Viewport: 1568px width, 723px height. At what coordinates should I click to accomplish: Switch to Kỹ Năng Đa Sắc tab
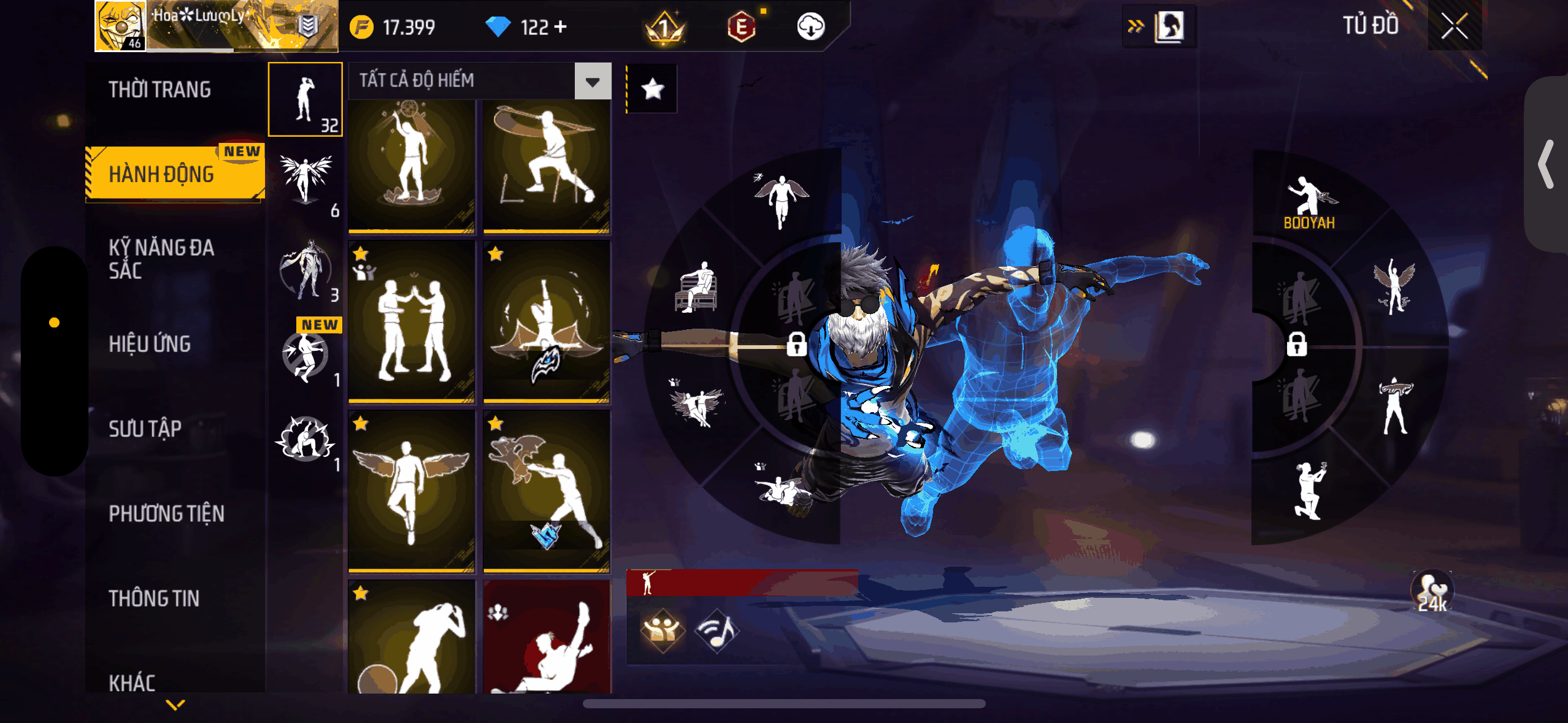point(161,259)
